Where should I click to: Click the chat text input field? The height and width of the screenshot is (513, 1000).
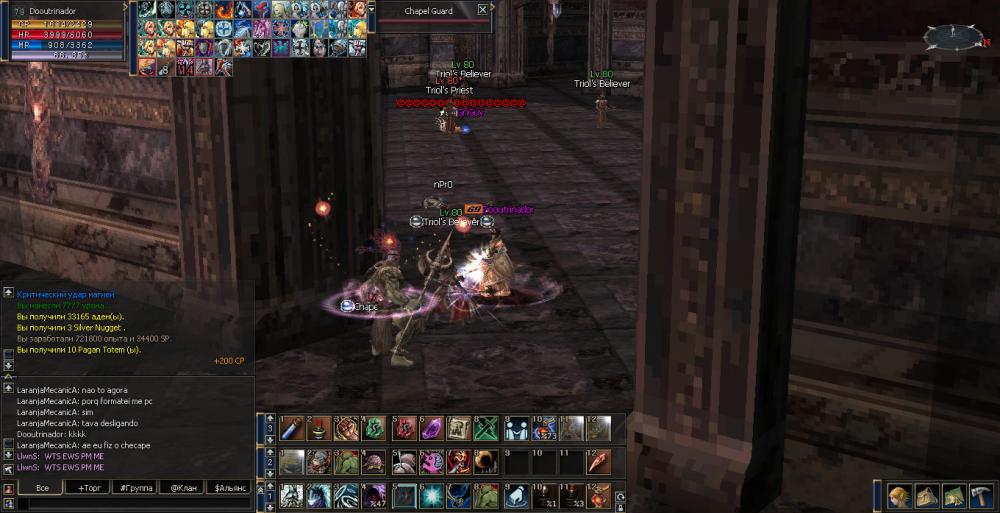pos(135,504)
